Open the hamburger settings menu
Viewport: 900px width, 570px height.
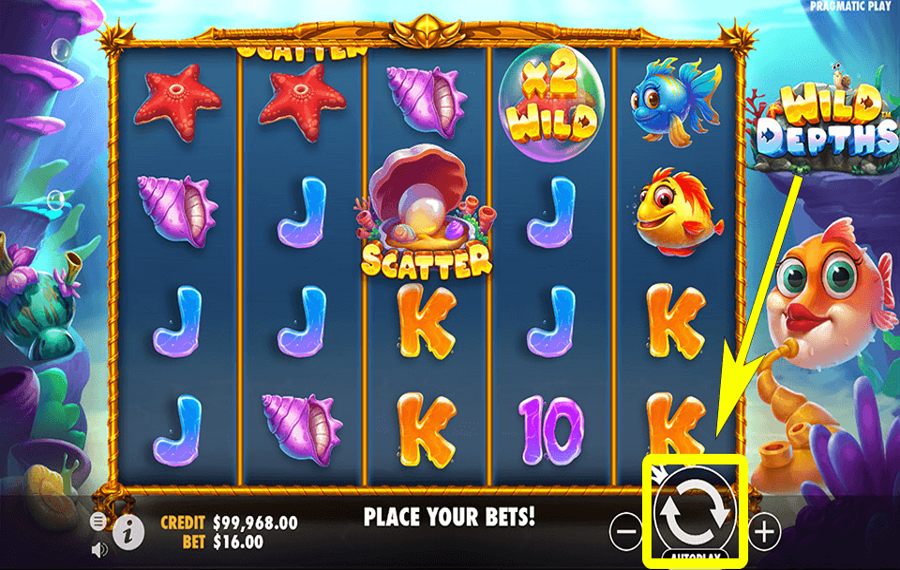[x=98, y=521]
